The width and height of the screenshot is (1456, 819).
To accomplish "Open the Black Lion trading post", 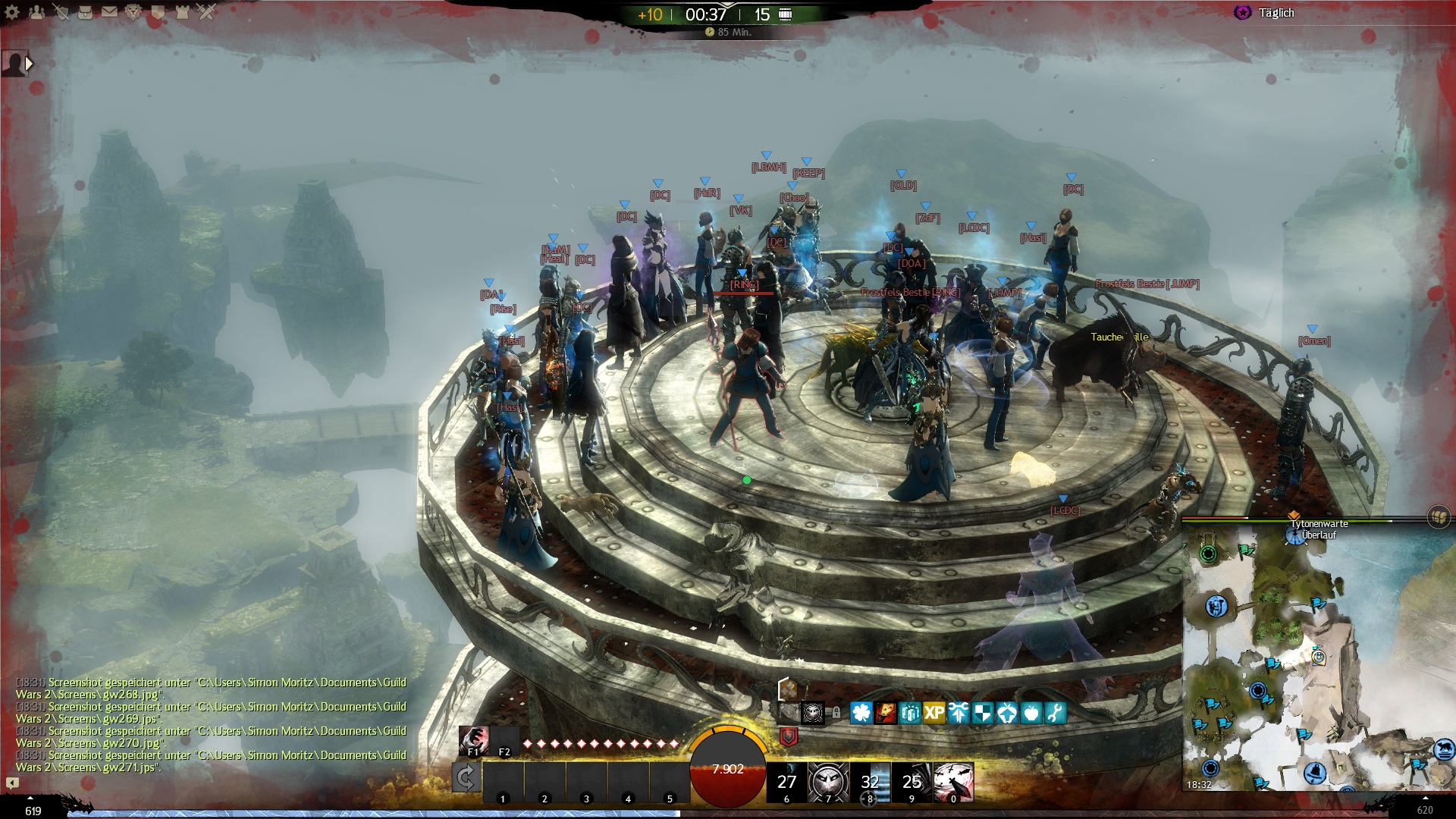I will click(x=133, y=12).
